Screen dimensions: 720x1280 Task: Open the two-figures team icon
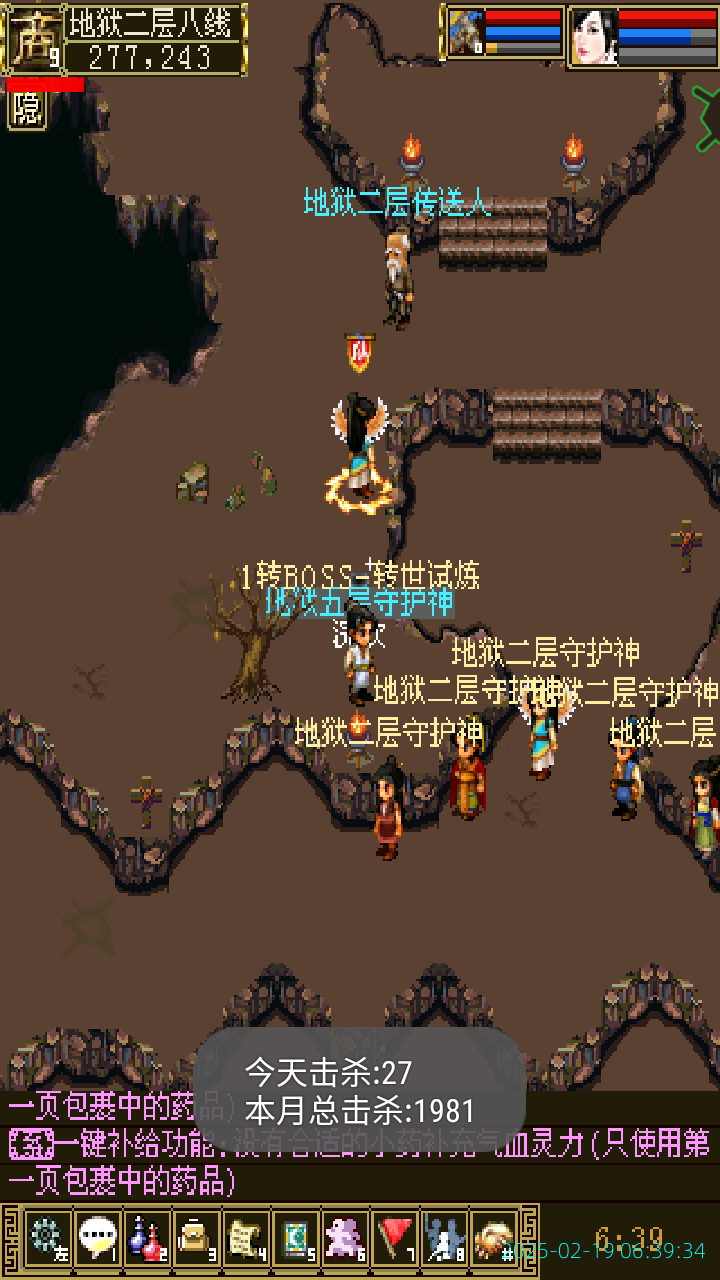(x=445, y=1238)
